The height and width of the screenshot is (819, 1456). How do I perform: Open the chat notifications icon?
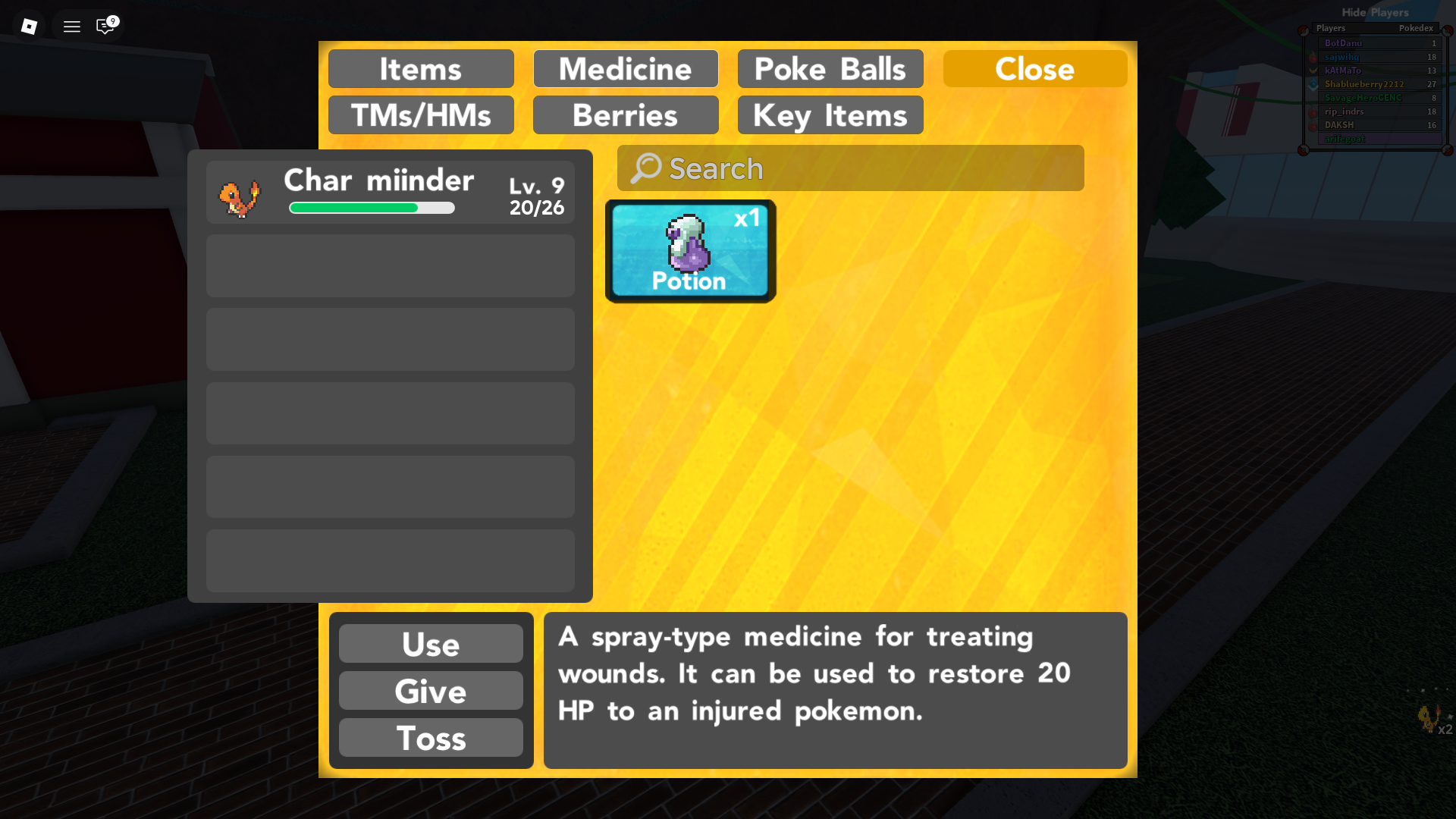pyautogui.click(x=104, y=27)
